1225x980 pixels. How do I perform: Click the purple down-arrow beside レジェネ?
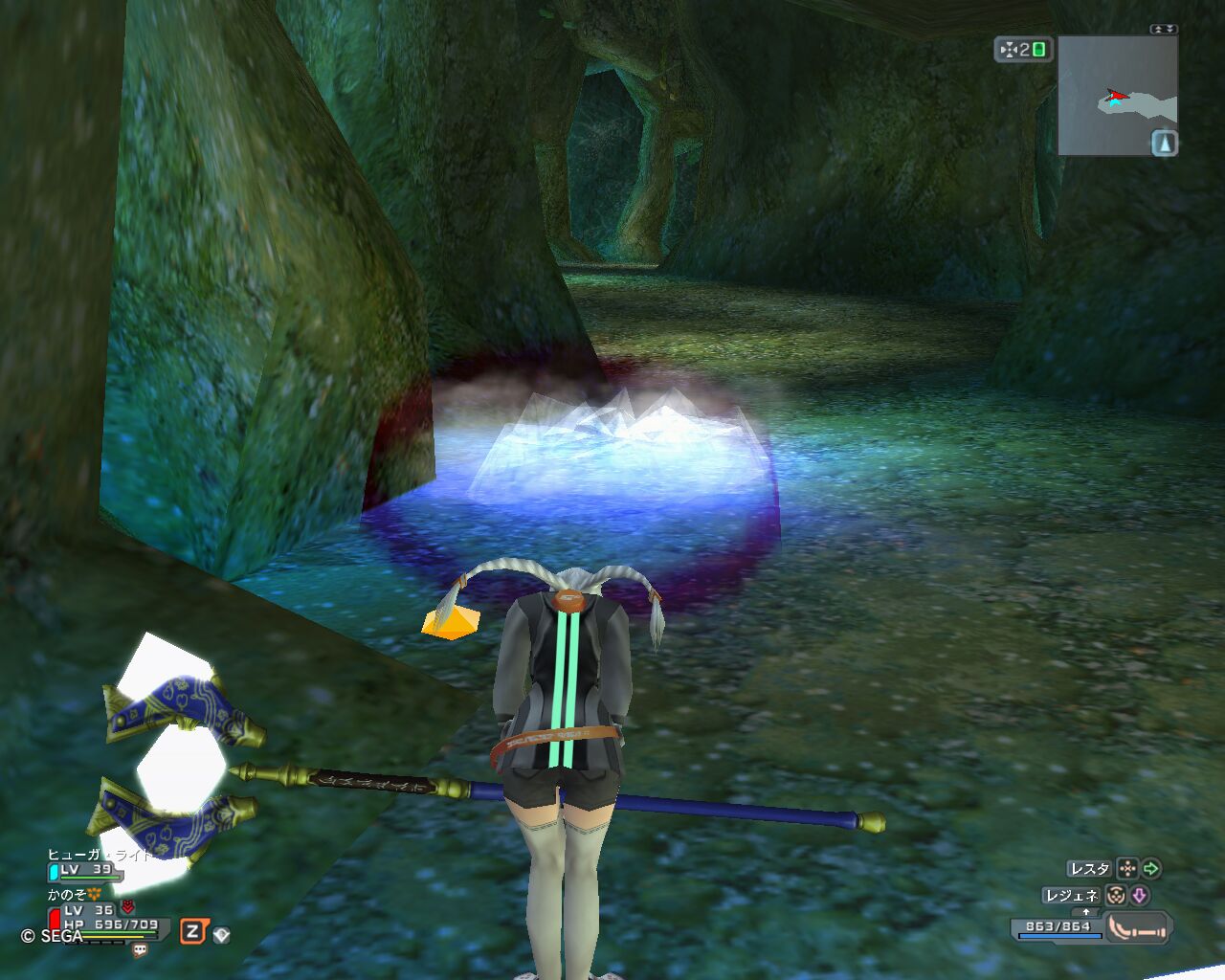pos(1140,896)
